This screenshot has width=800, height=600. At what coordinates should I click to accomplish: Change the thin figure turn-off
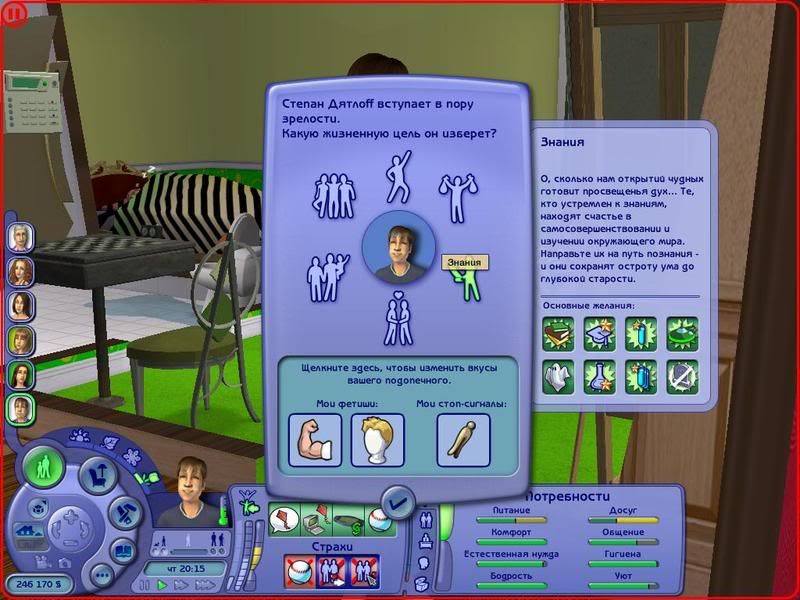pyautogui.click(x=463, y=441)
